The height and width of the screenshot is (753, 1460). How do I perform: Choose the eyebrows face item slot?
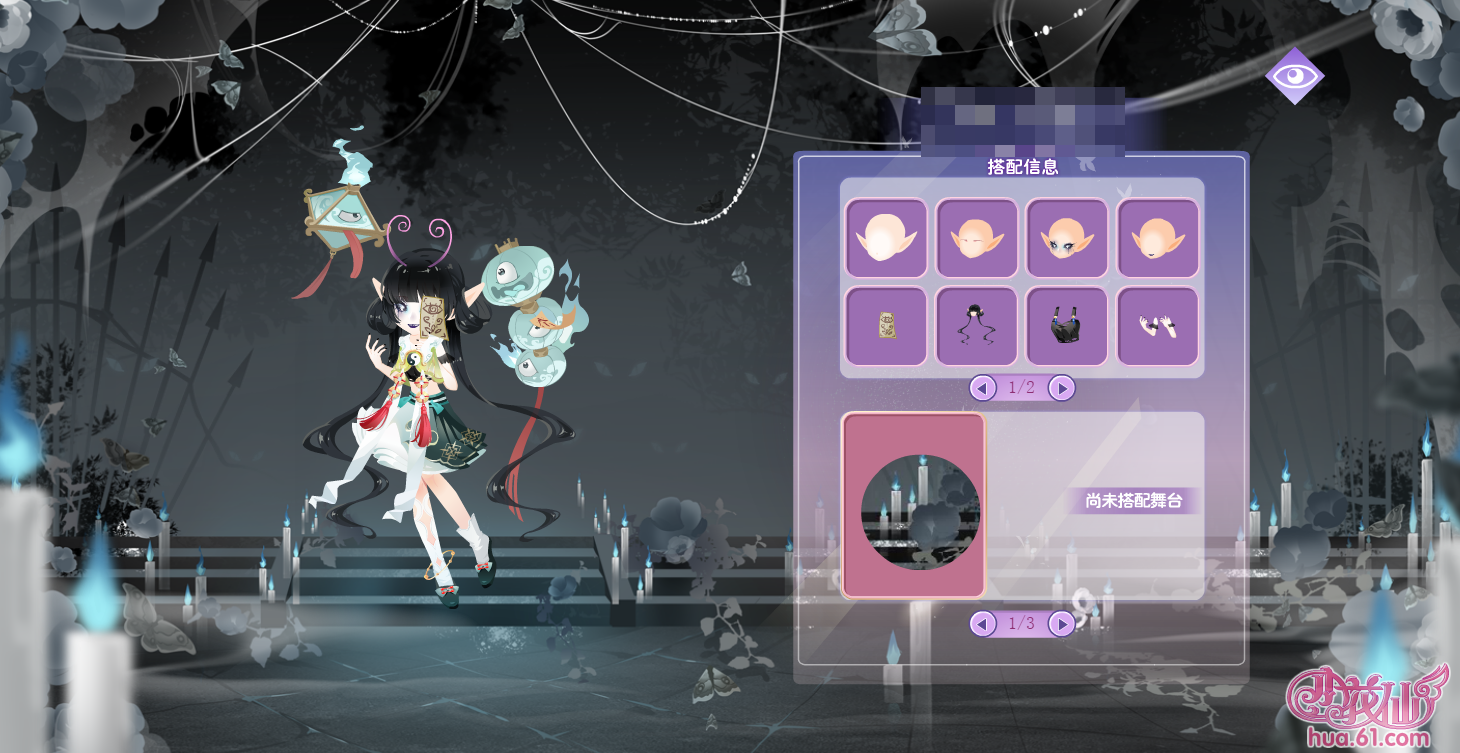pyautogui.click(x=976, y=238)
